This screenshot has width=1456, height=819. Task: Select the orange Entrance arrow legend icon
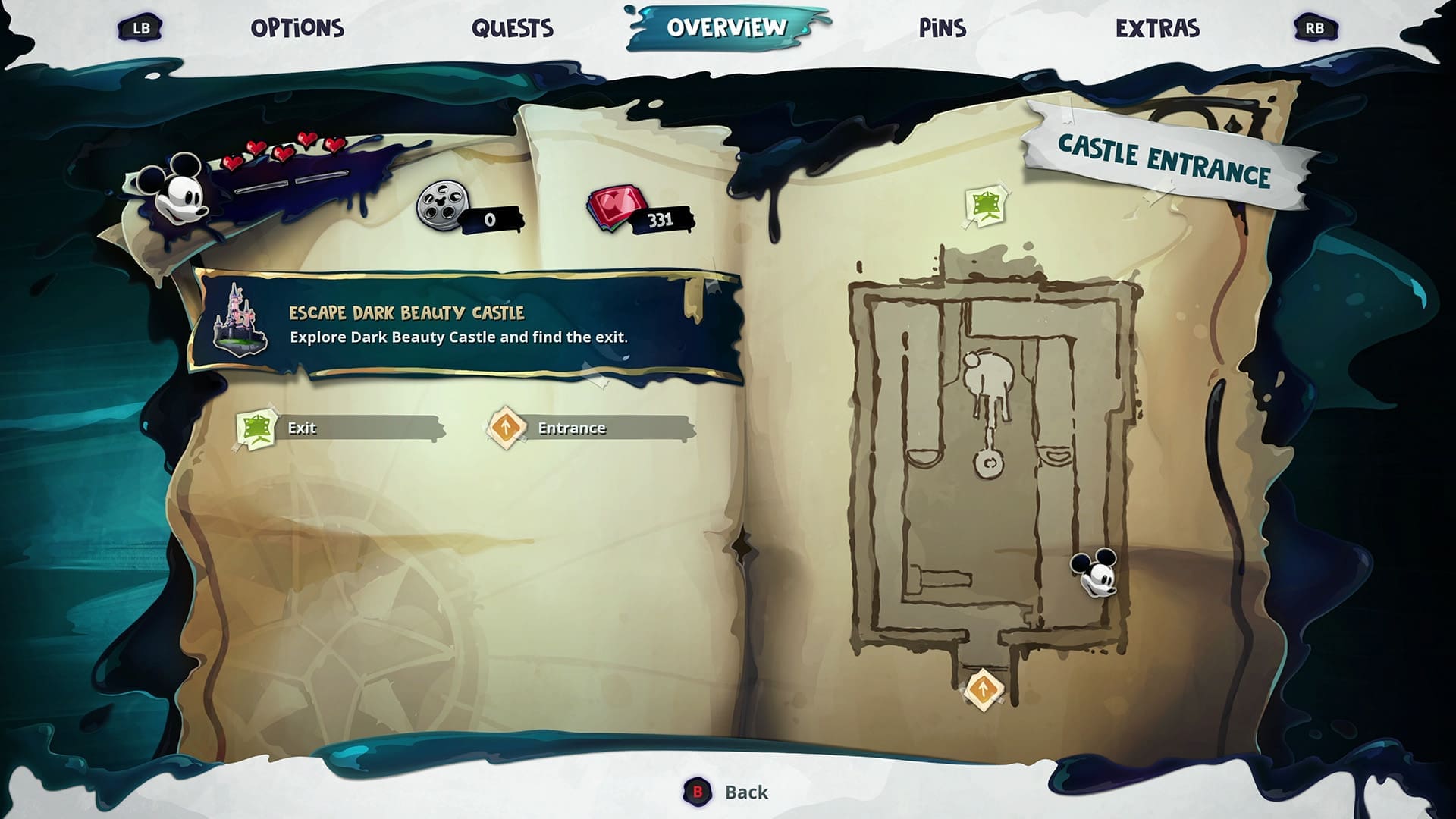click(x=507, y=429)
